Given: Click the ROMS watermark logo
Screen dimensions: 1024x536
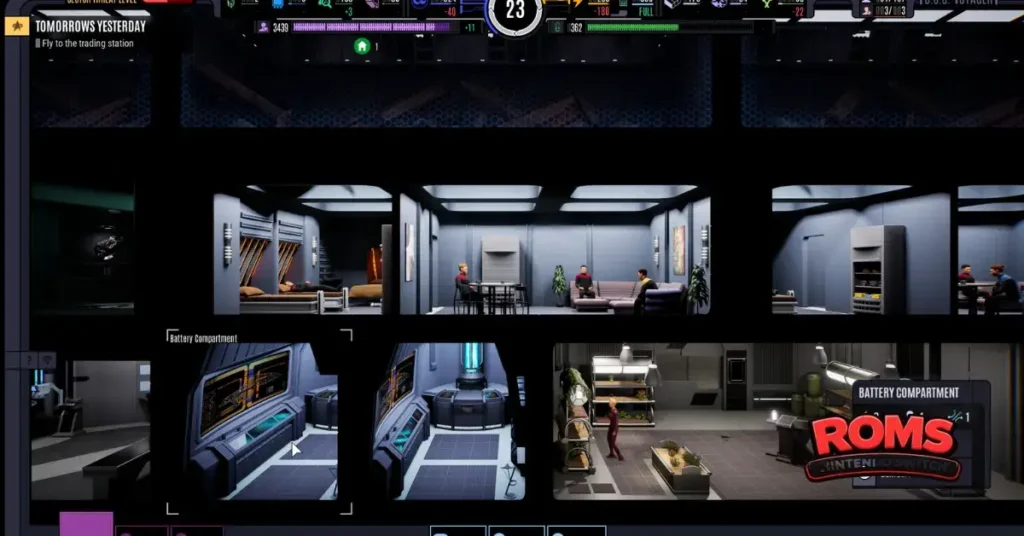Looking at the screenshot, I should [x=883, y=443].
